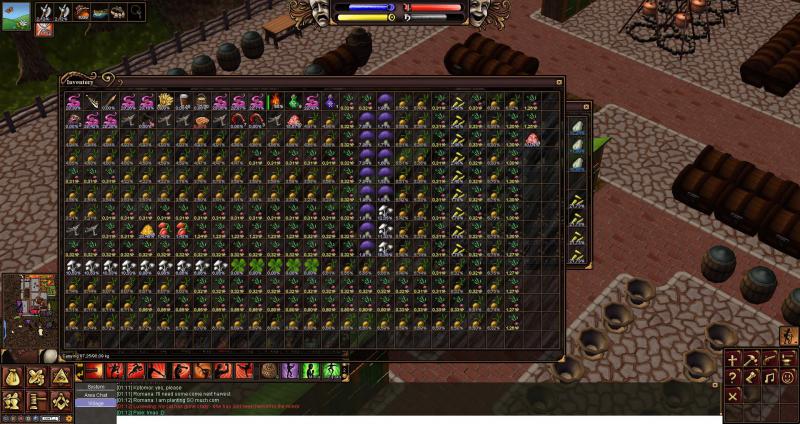The width and height of the screenshot is (800, 424).
Task: Open the triangle eye menu button
Action: (x=60, y=377)
